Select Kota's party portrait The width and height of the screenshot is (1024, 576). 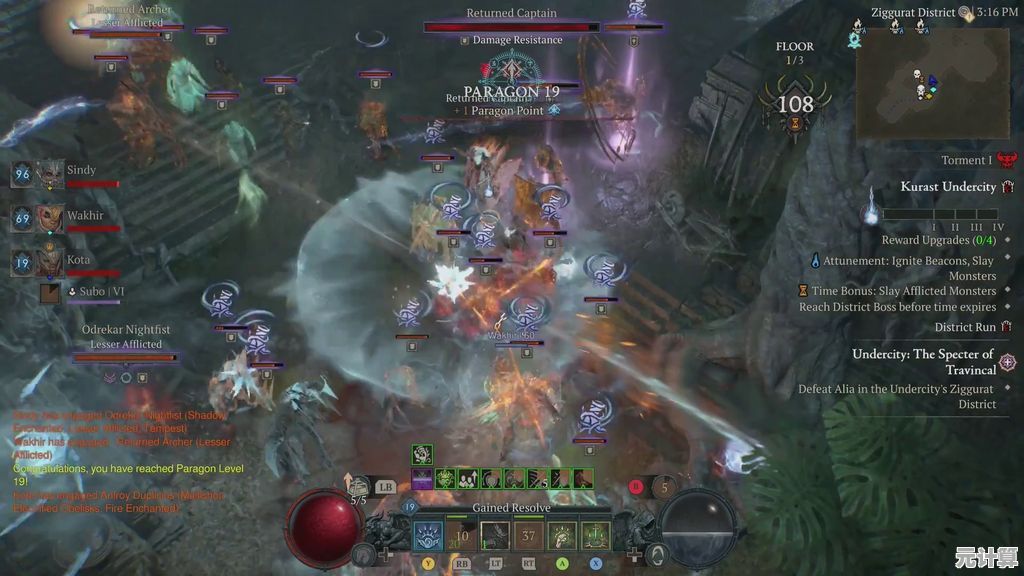point(50,263)
